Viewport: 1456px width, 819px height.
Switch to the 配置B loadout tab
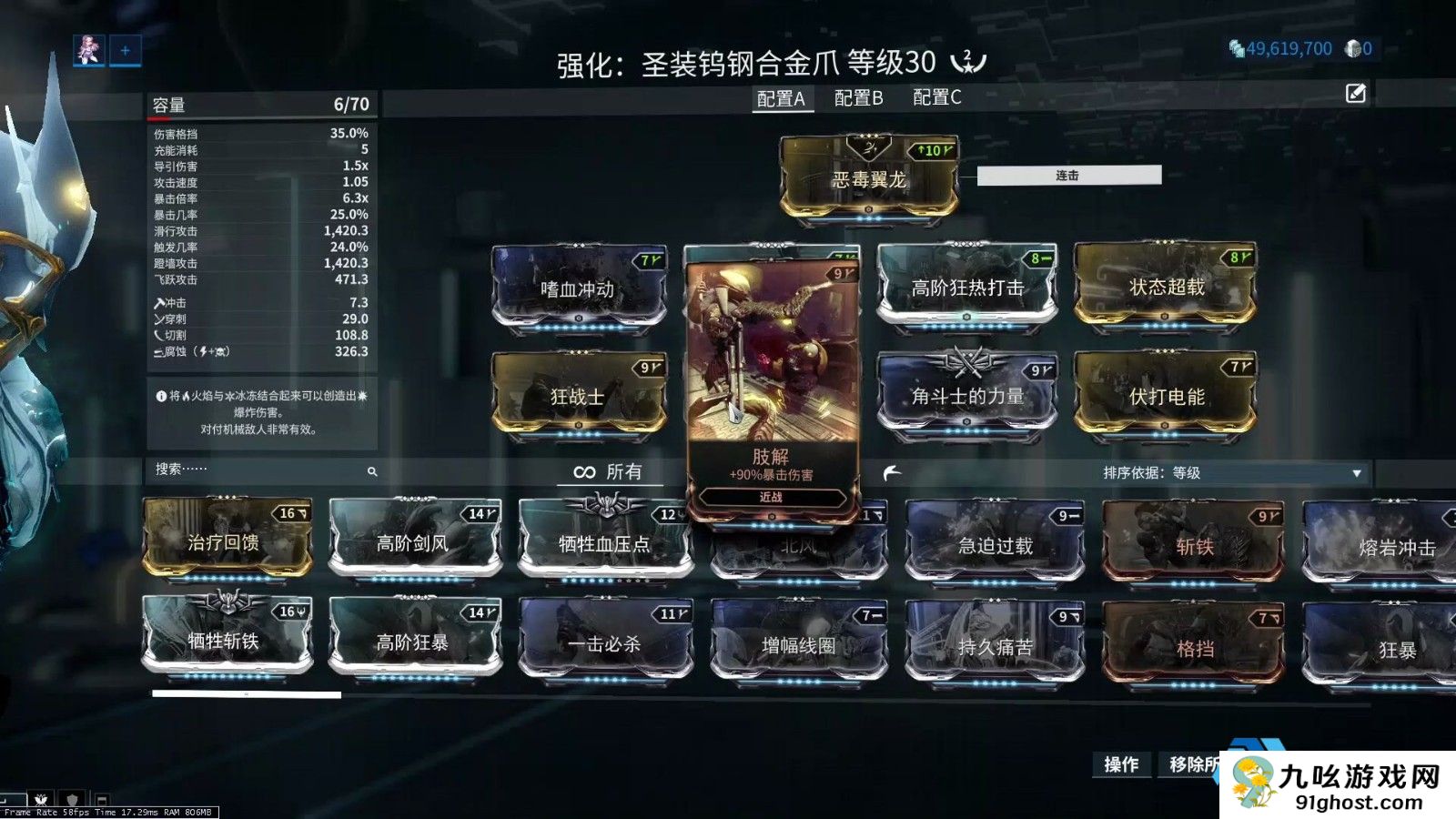coord(856,98)
